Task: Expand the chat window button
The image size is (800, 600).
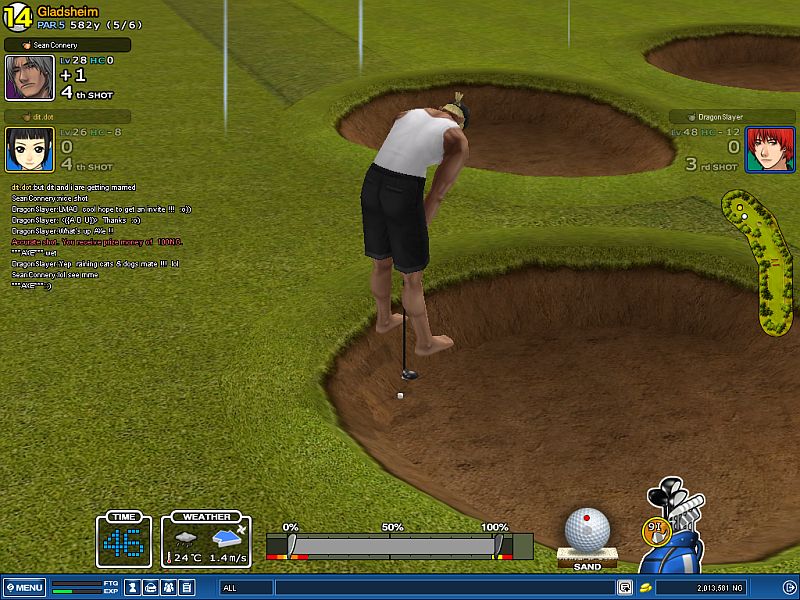Action: click(625, 587)
